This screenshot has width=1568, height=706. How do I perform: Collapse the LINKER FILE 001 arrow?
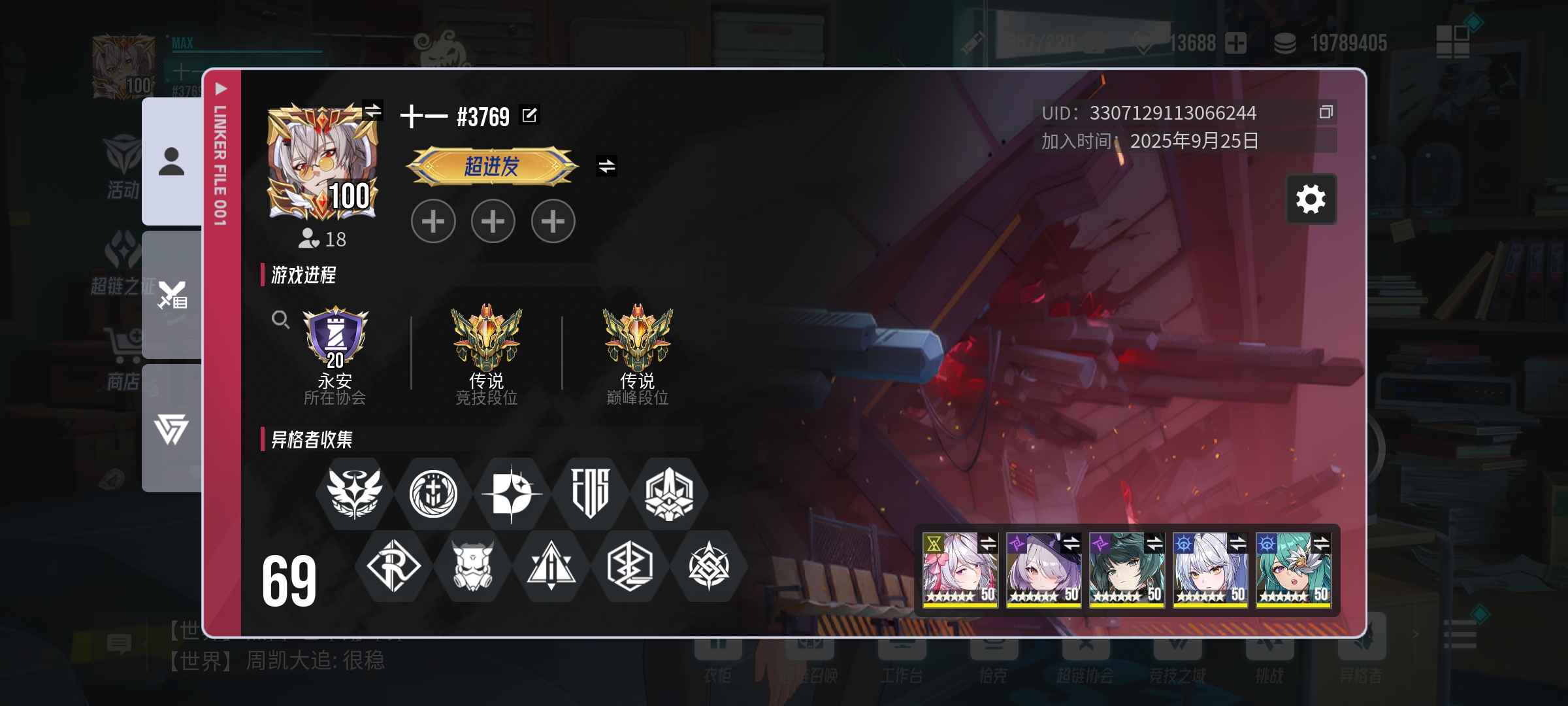click(221, 89)
